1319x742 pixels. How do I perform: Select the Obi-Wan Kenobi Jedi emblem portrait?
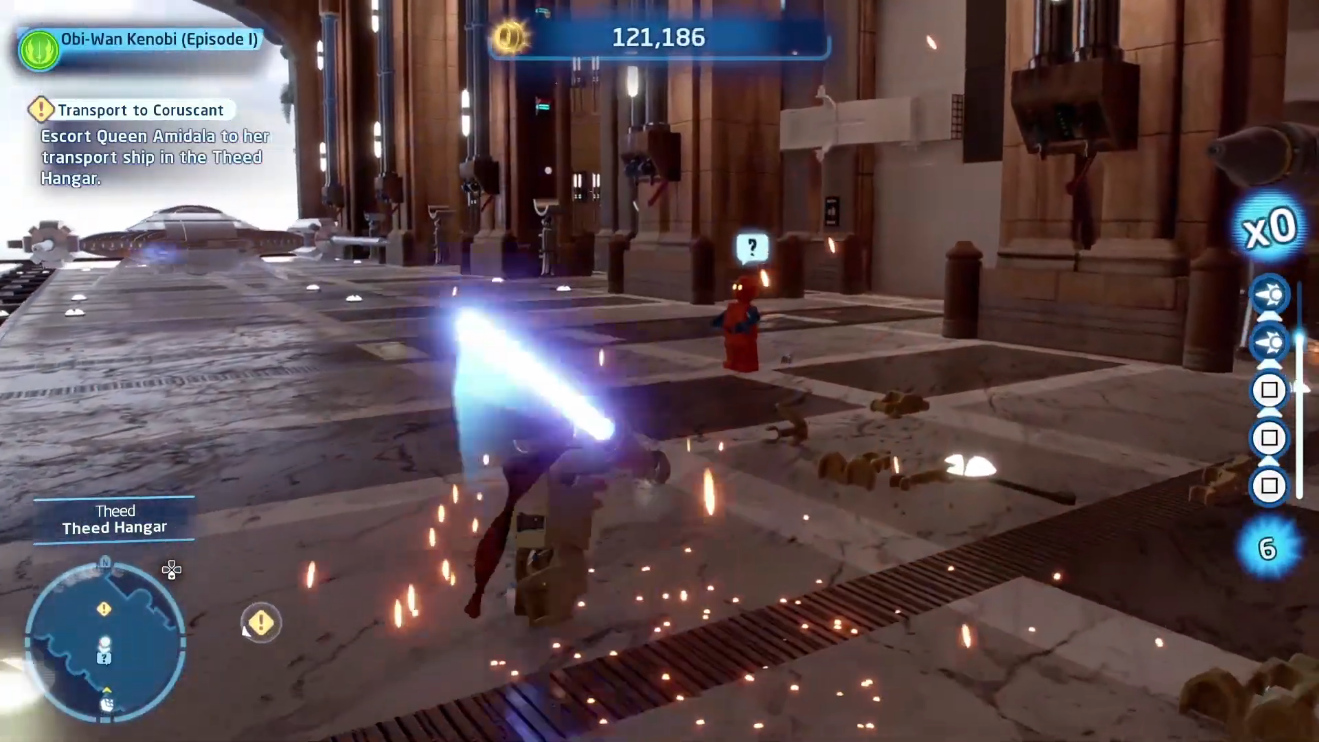pyautogui.click(x=39, y=50)
